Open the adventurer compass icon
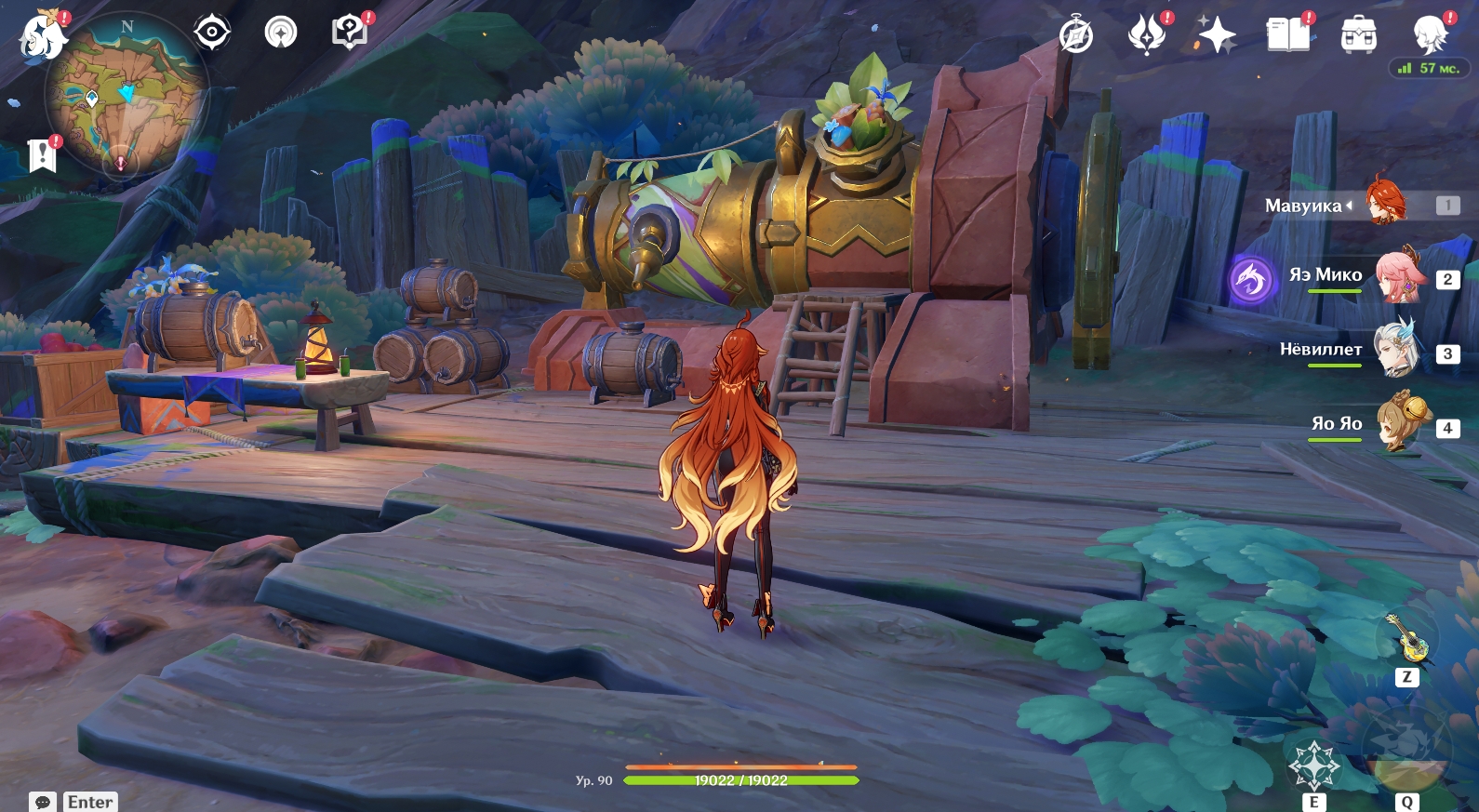This screenshot has height=812, width=1479. pyautogui.click(x=1076, y=35)
